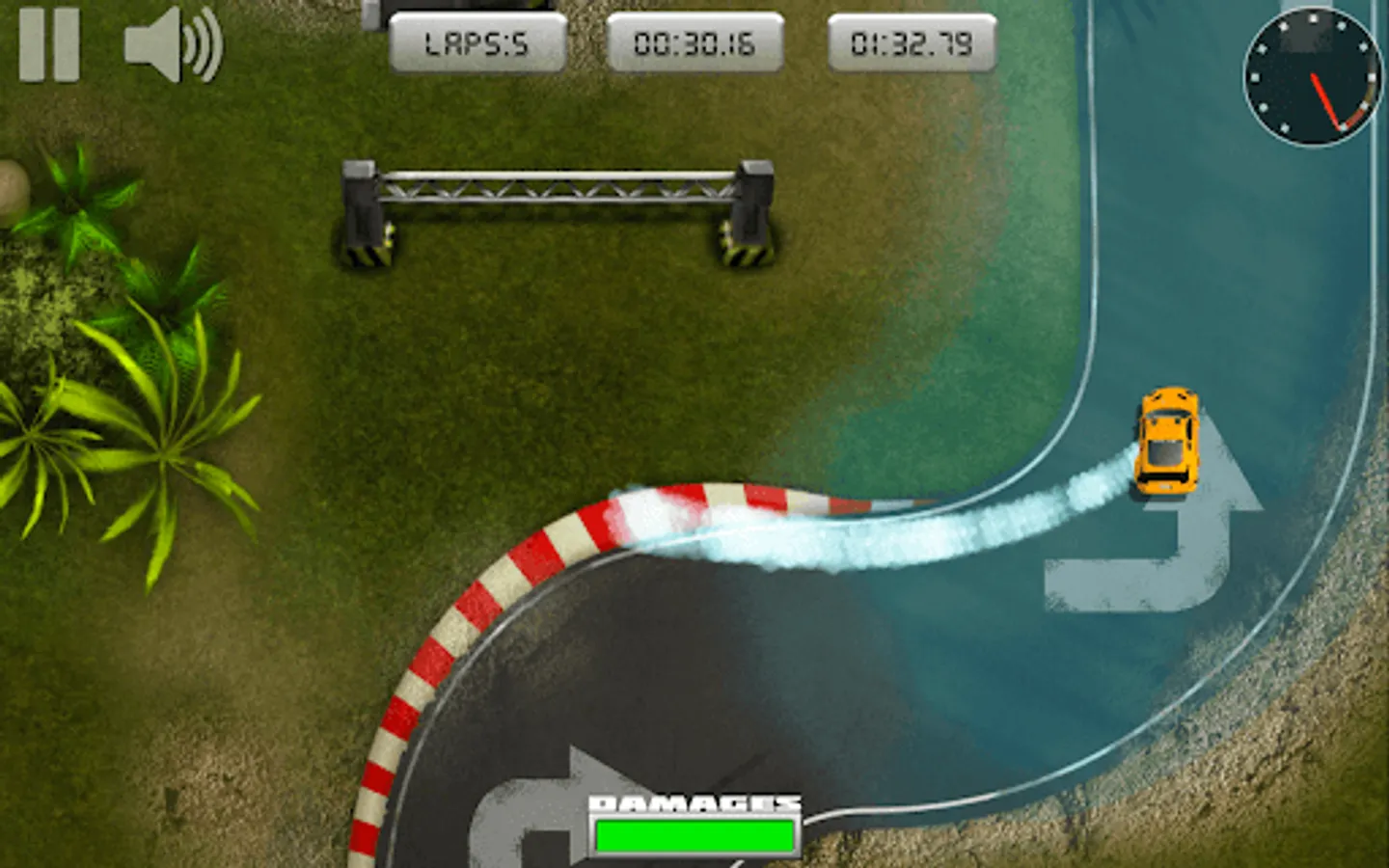1389x868 pixels.
Task: Click the current lap timer 00:30.16
Action: click(x=694, y=41)
